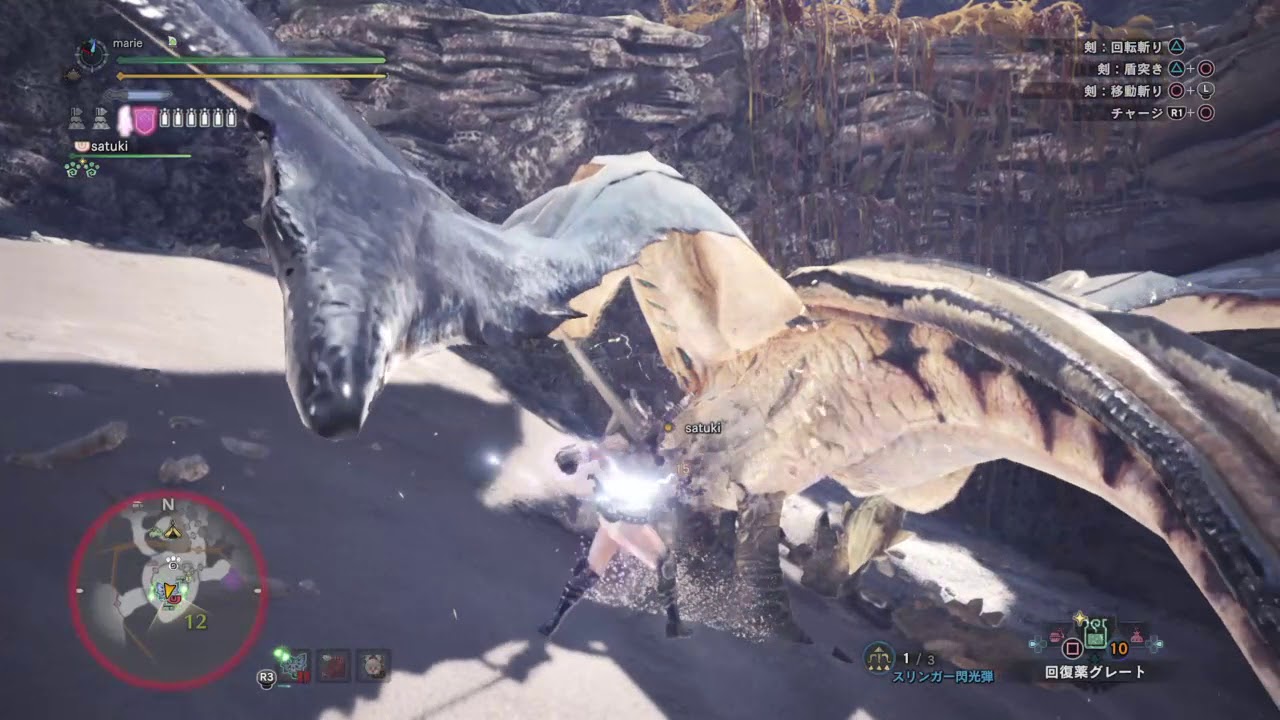Select the next item on the item bar
Viewport: 1280px width, 720px height.
1136,638
